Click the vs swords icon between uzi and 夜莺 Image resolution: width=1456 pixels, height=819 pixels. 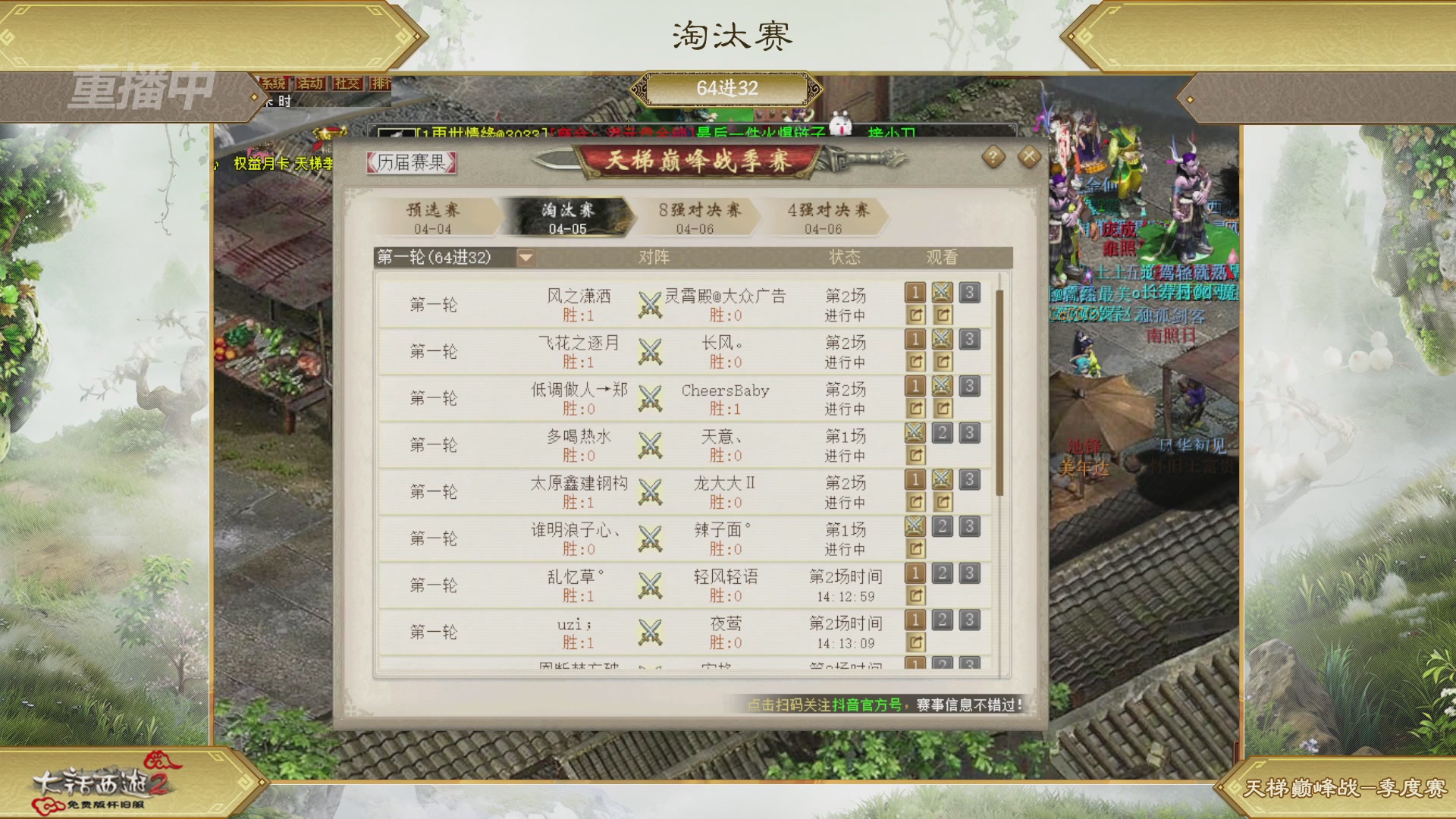click(x=648, y=632)
